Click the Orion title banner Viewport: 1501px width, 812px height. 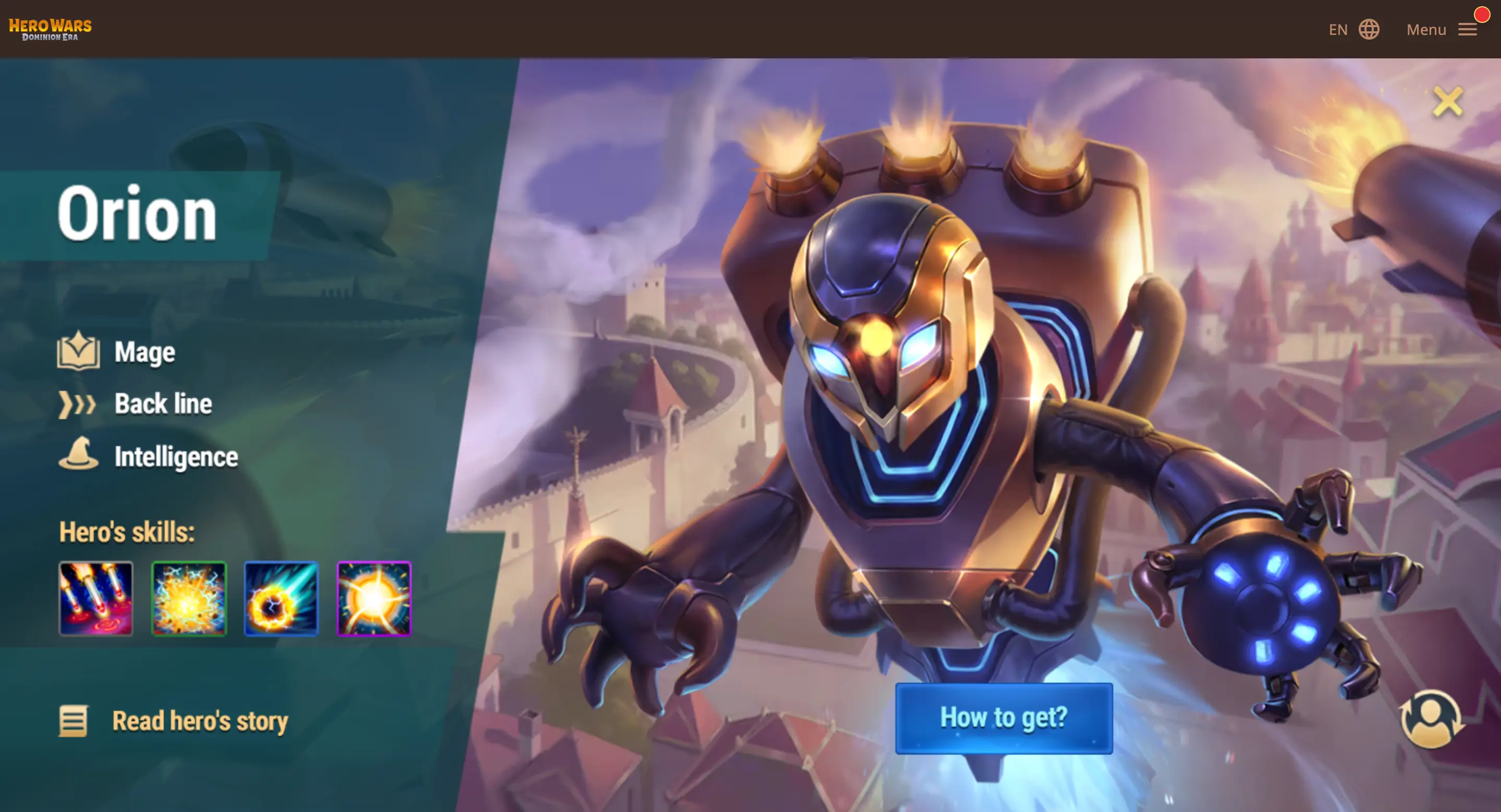(138, 214)
